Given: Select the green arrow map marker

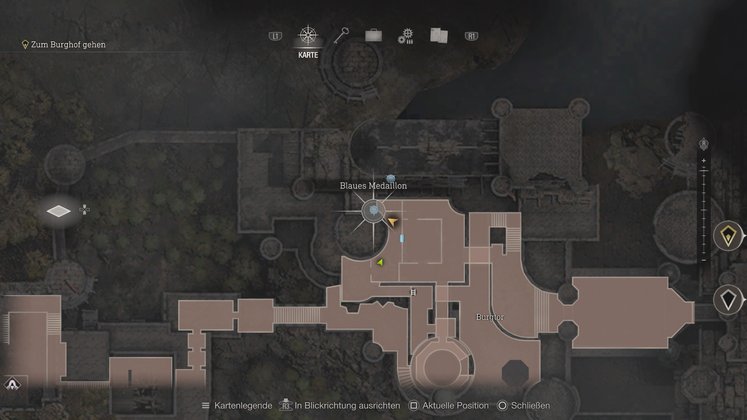Looking at the screenshot, I should (x=380, y=262).
